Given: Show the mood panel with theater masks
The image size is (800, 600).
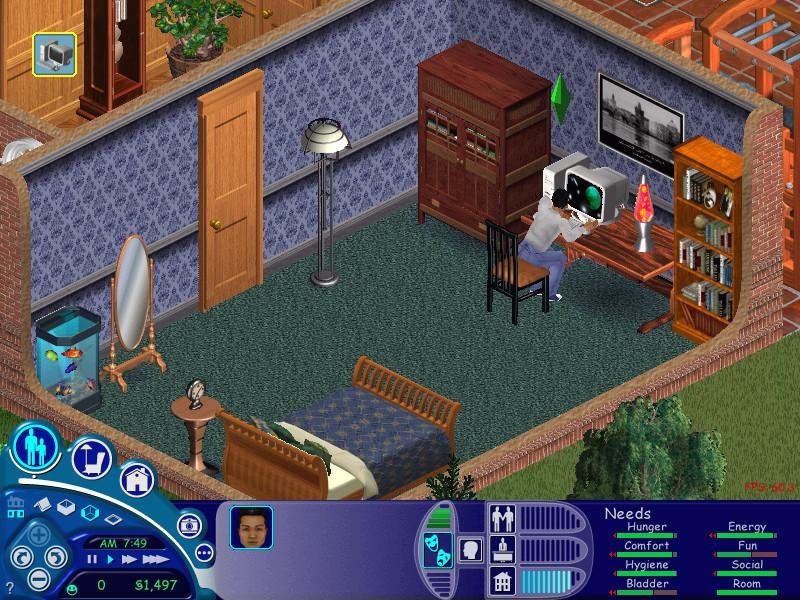Looking at the screenshot, I should click(438, 551).
